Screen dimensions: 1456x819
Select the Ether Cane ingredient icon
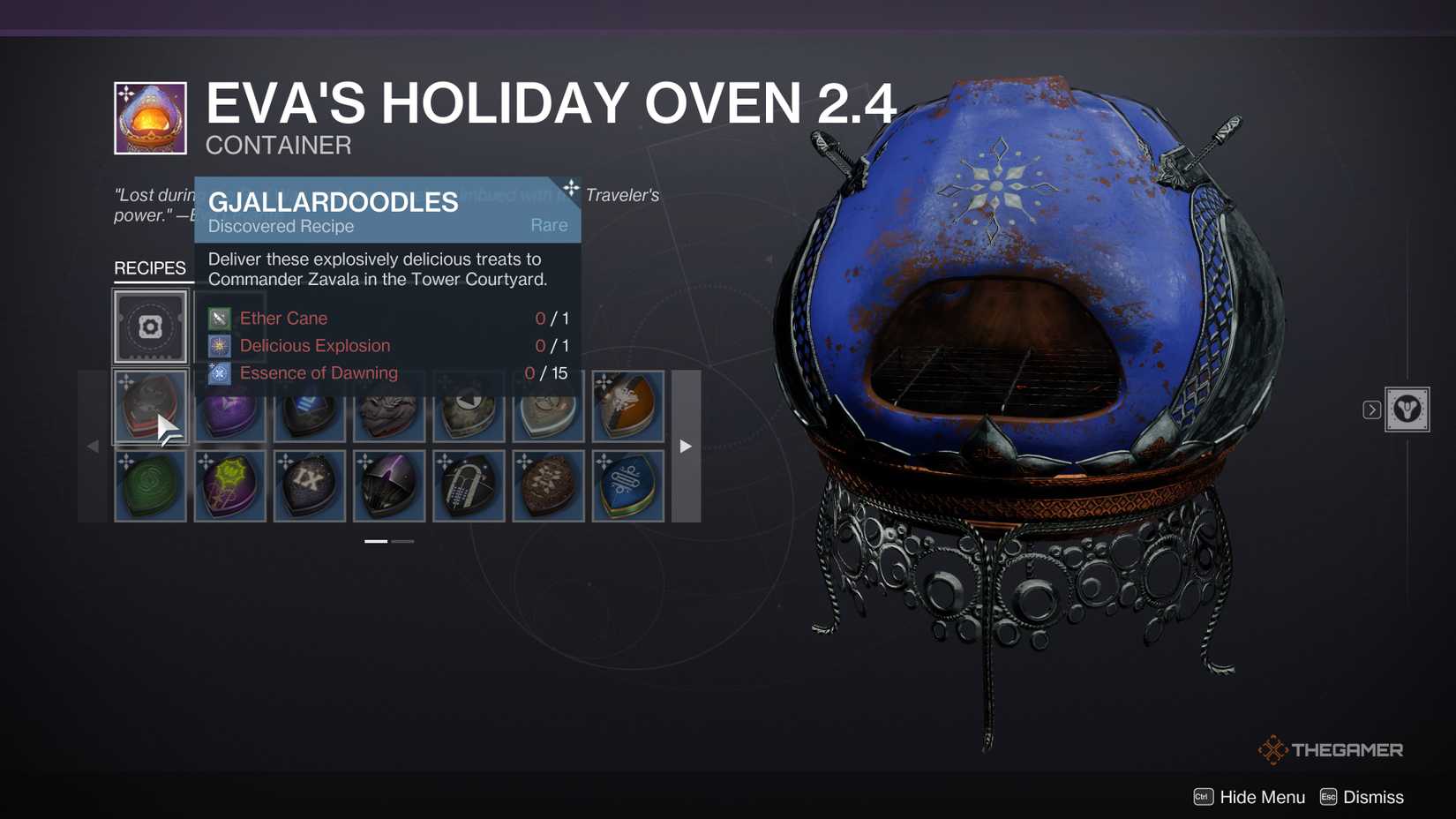pos(218,318)
